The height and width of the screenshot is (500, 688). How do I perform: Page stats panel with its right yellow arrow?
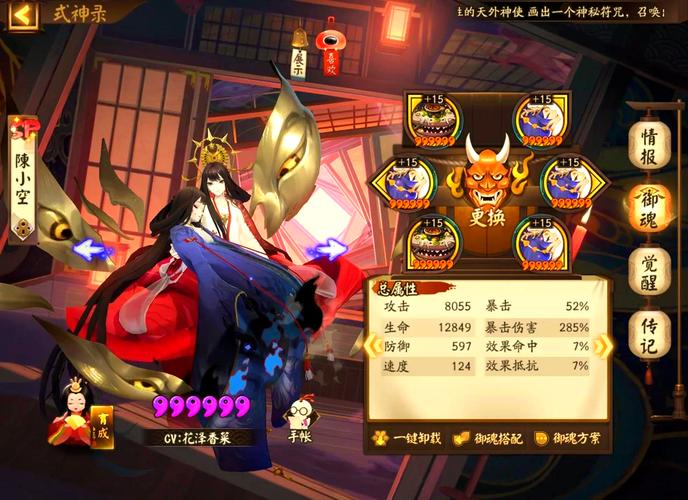pyautogui.click(x=603, y=346)
